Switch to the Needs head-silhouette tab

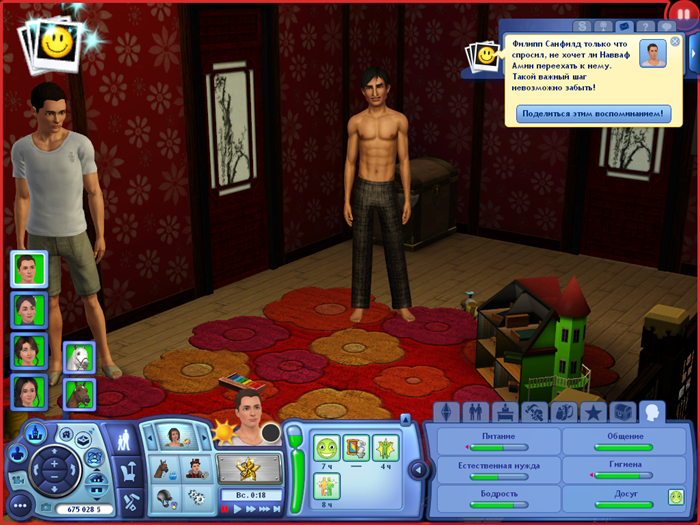653,411
